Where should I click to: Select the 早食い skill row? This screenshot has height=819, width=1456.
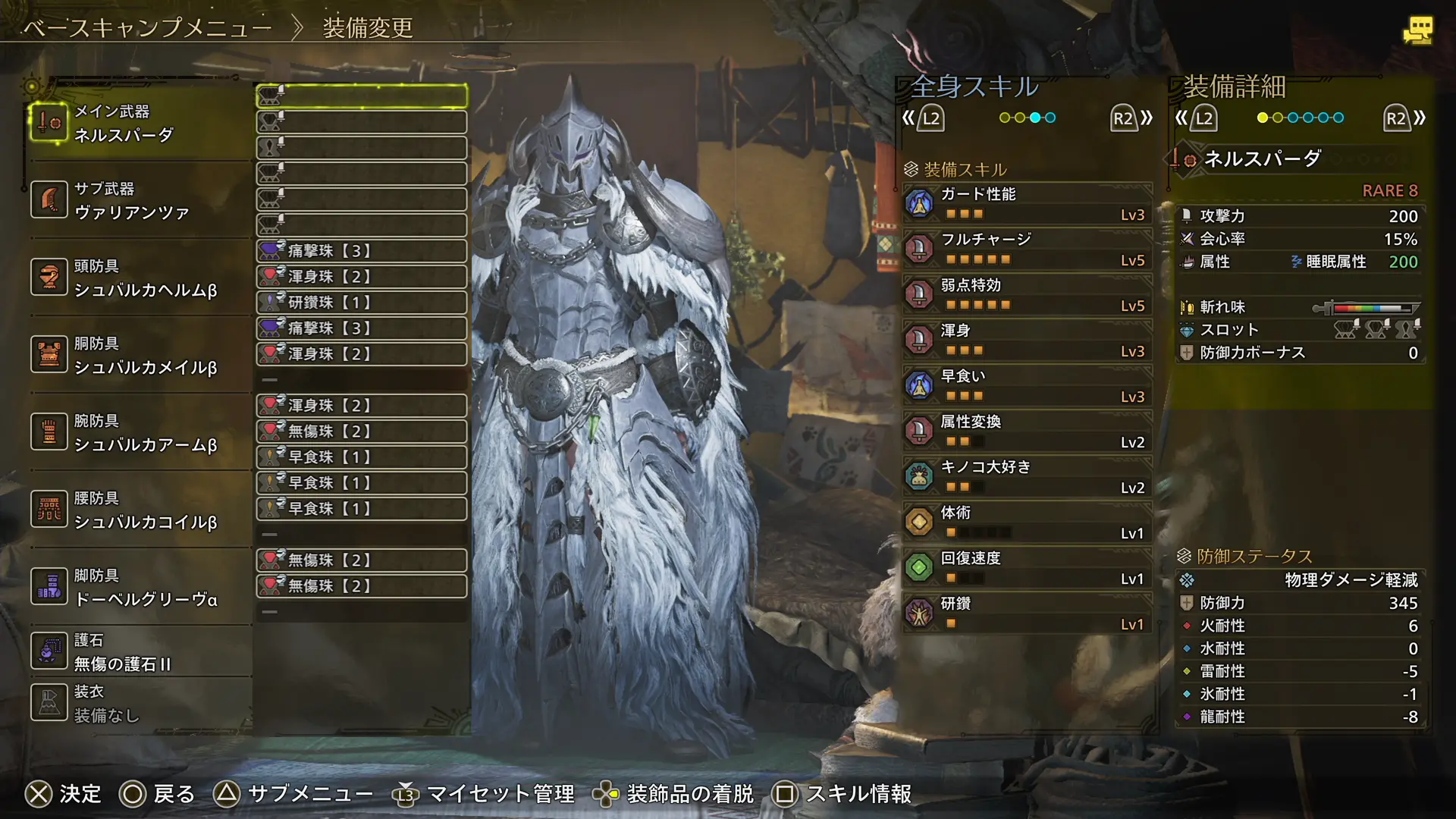coord(1027,385)
